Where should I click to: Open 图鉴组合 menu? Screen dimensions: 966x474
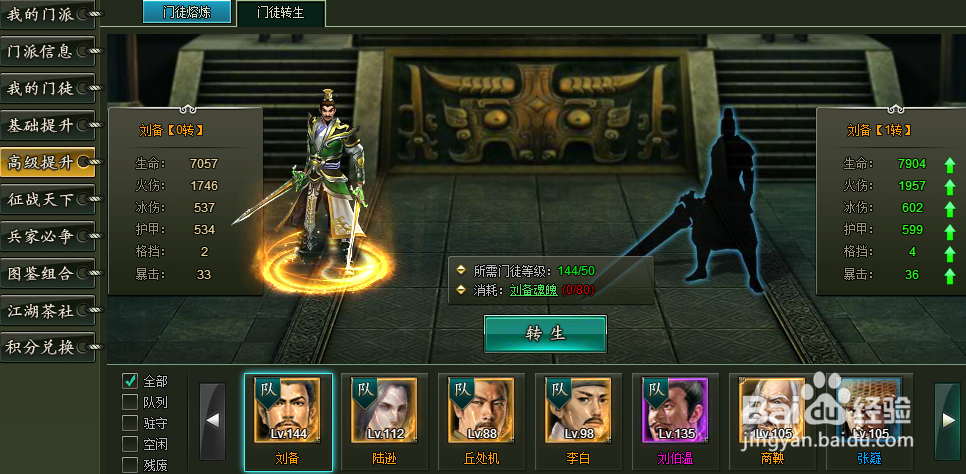point(47,273)
